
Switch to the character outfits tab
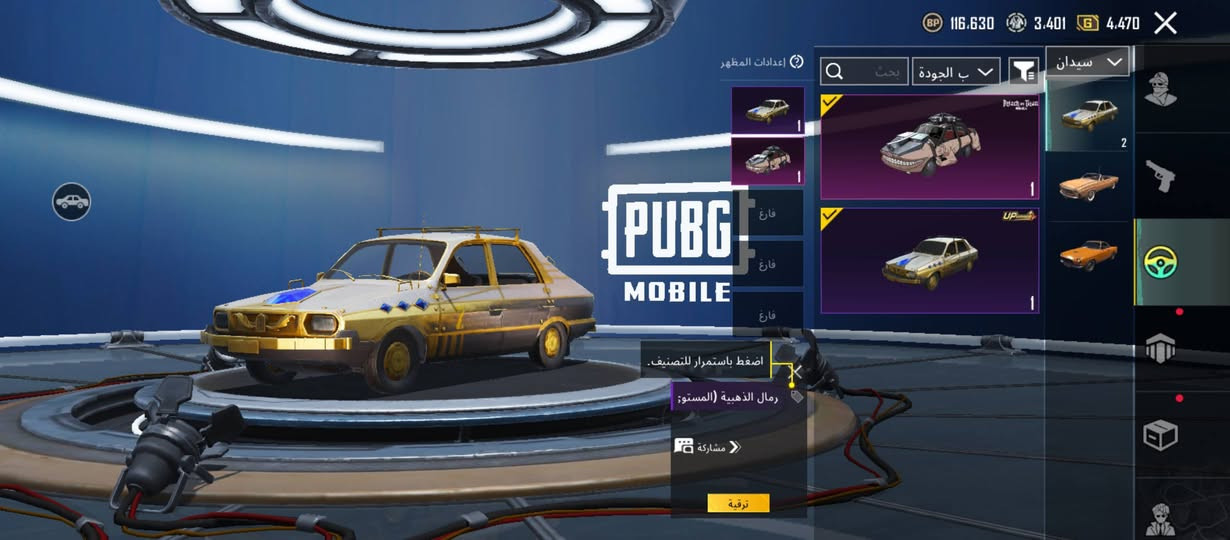[1160, 90]
